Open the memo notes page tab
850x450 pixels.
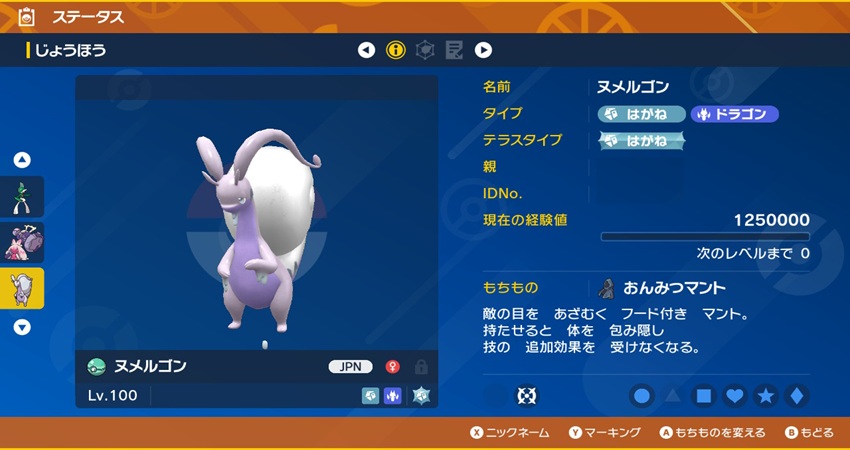(454, 50)
